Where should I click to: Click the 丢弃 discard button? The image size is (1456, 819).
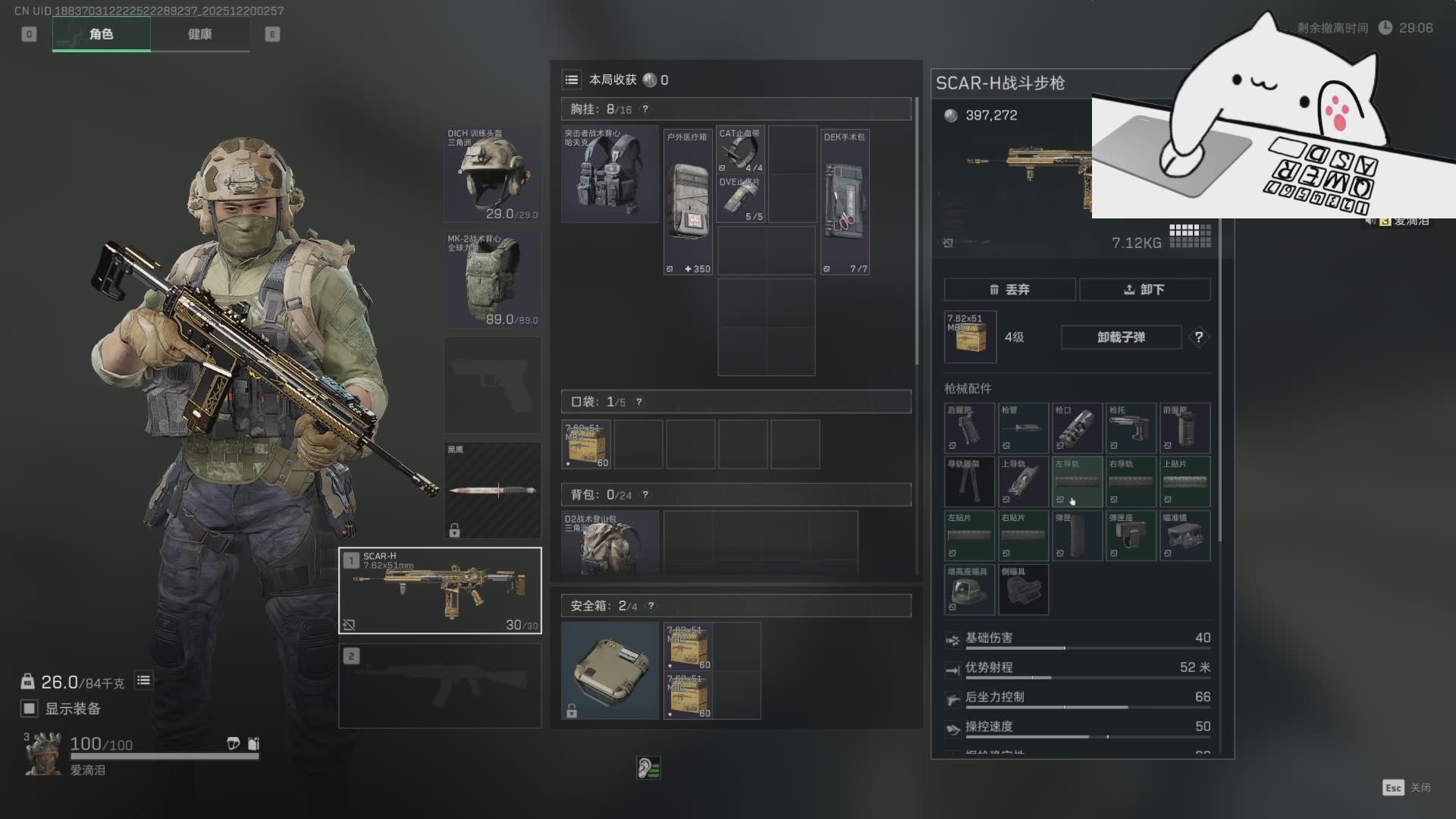point(1009,290)
